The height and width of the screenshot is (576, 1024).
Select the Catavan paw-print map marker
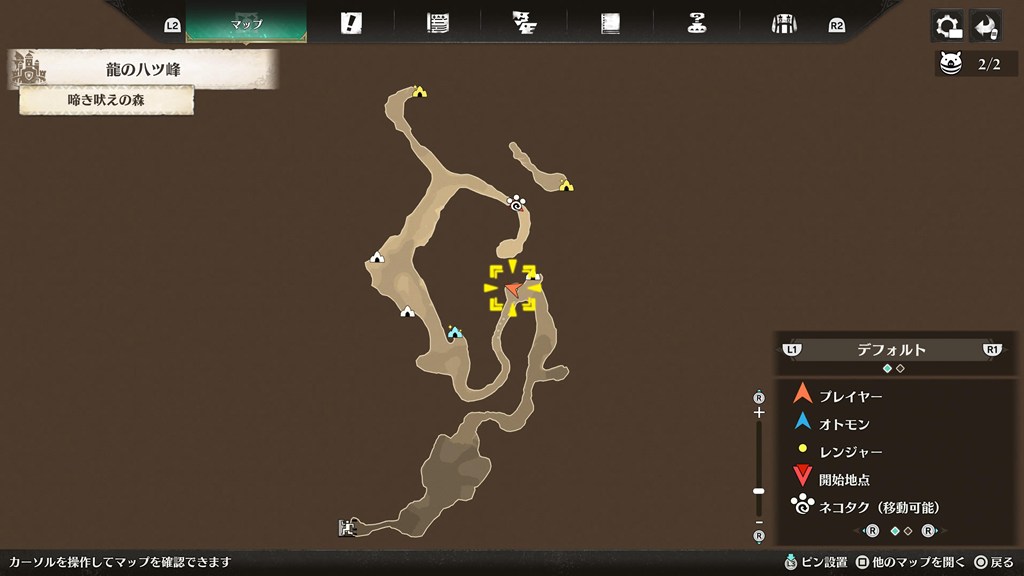(517, 203)
